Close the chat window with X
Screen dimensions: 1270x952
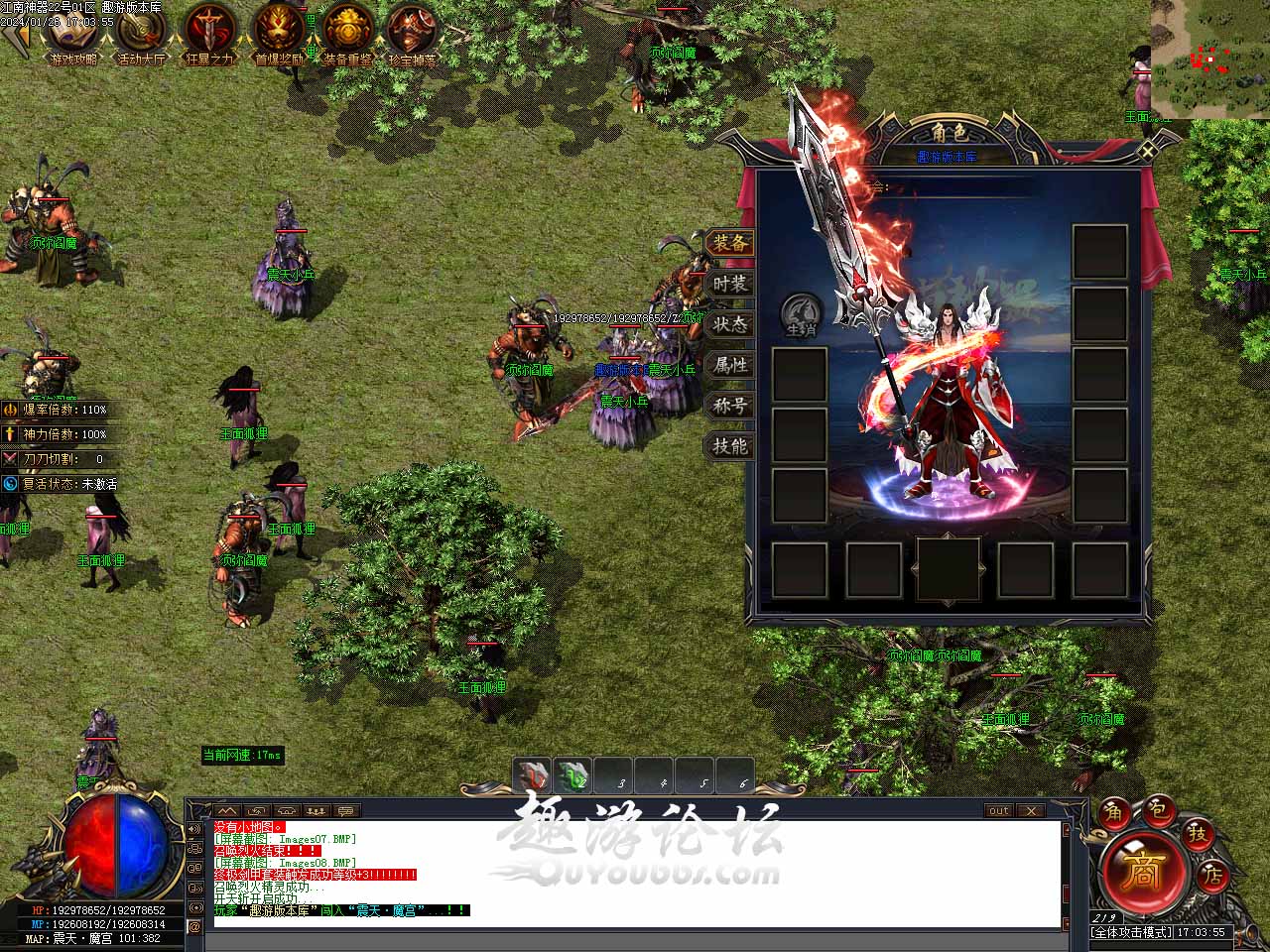(x=1032, y=810)
